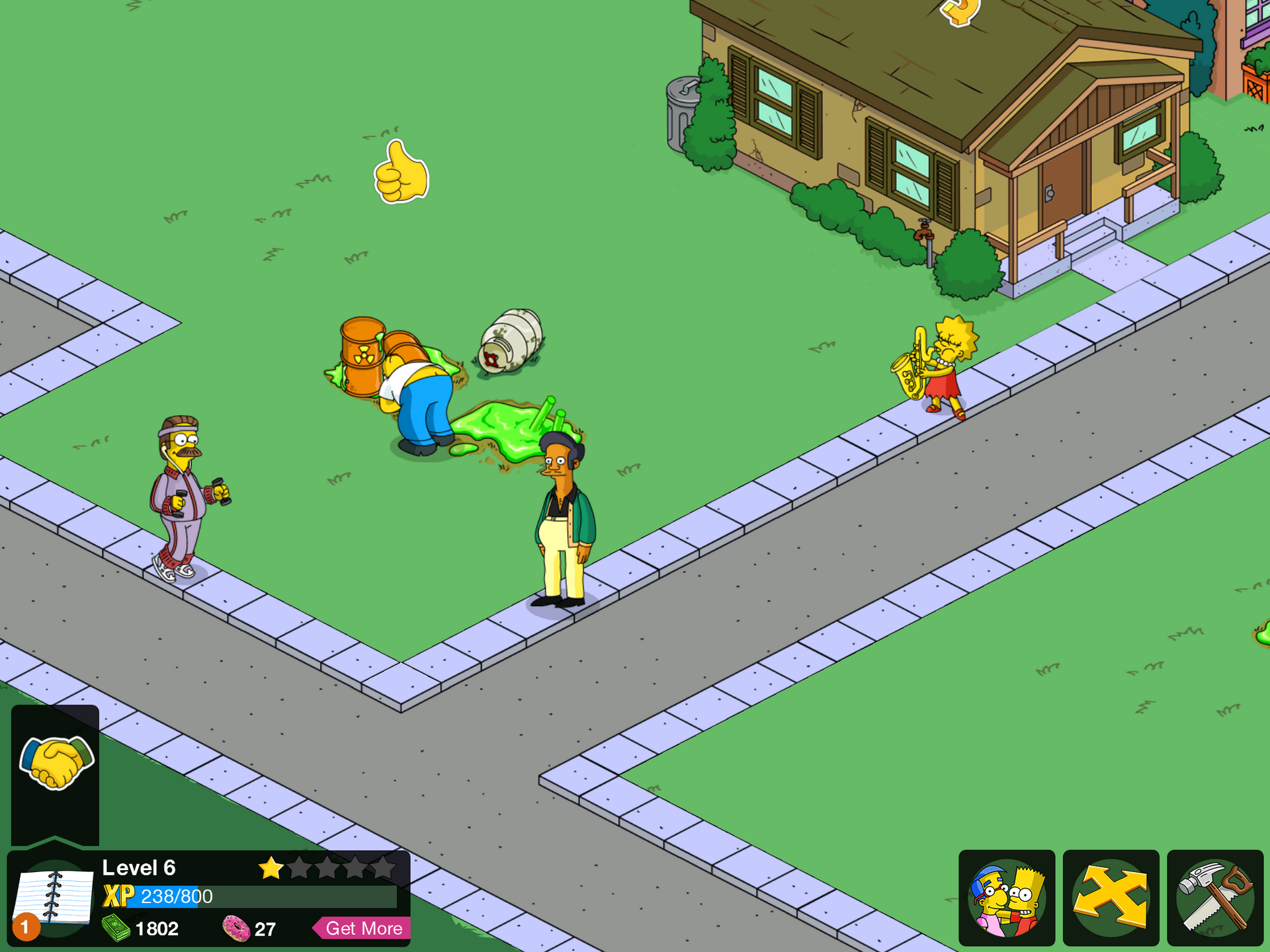The height and width of the screenshot is (952, 1270).
Task: Open the friends visit screen with Bart and Milhouse
Action: [1005, 899]
